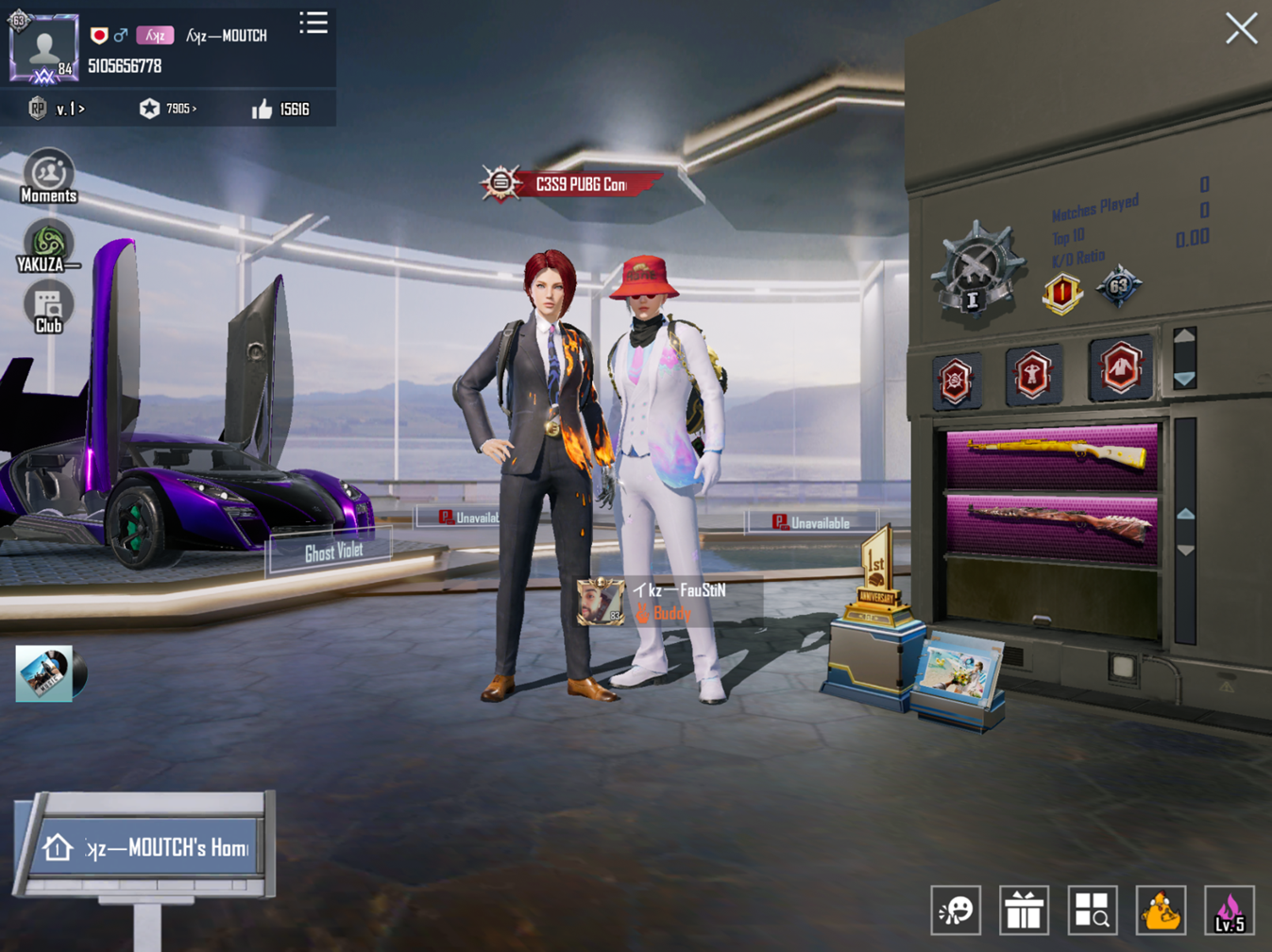Play the music disc icon
The image size is (1272, 952).
pos(49,673)
